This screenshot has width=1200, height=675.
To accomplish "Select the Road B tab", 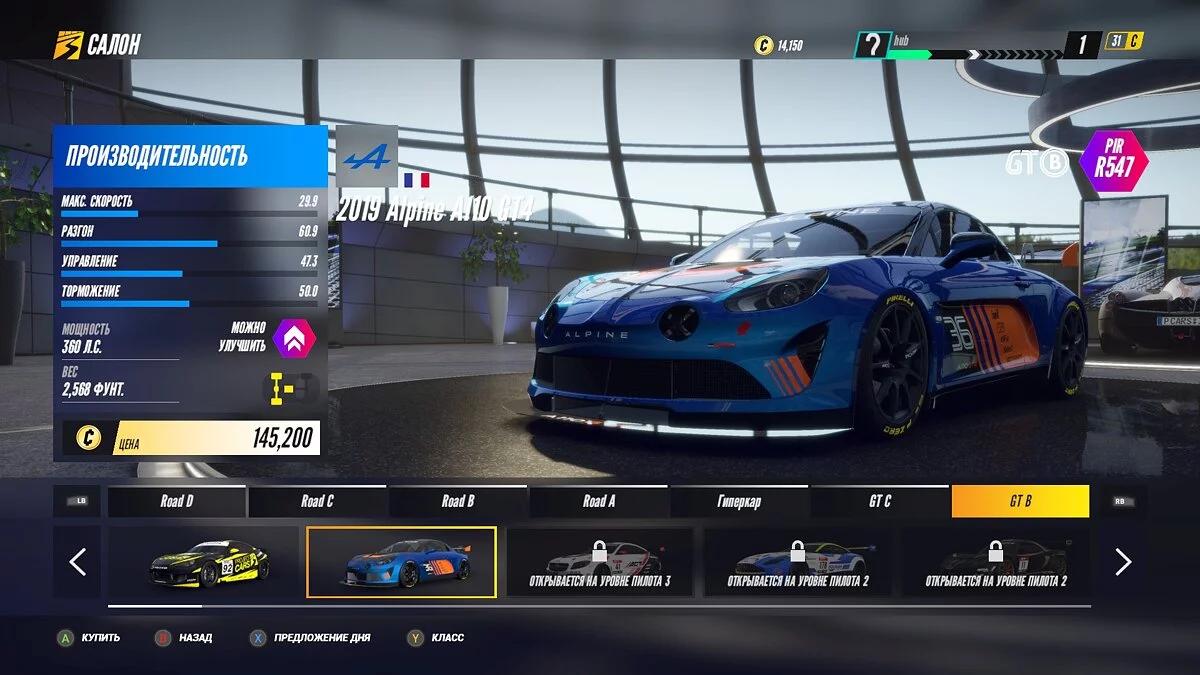I will (x=458, y=501).
